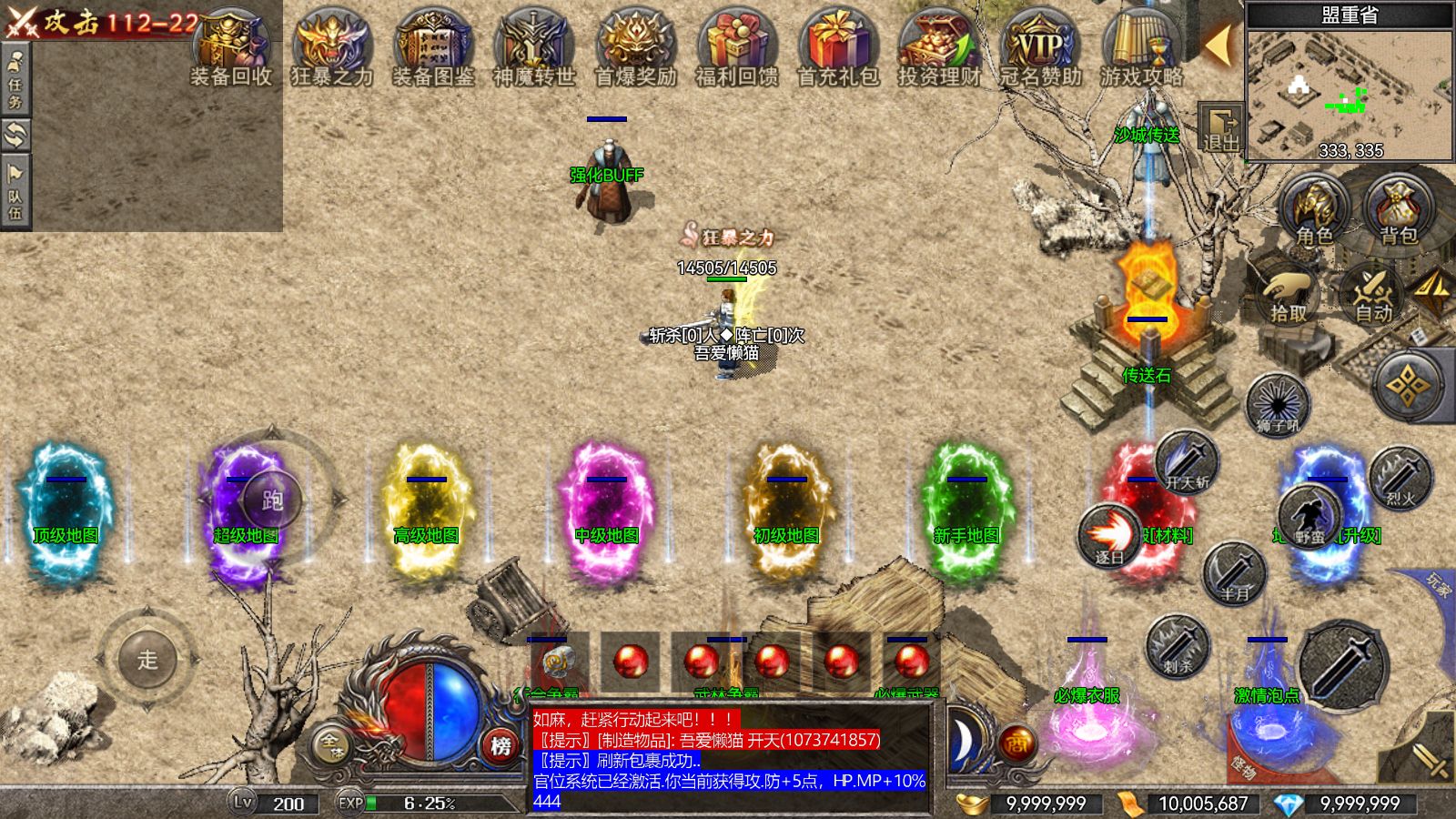The height and width of the screenshot is (819, 1456).
Task: Open the VIP 冠名赞助 menu
Action: tap(1040, 47)
